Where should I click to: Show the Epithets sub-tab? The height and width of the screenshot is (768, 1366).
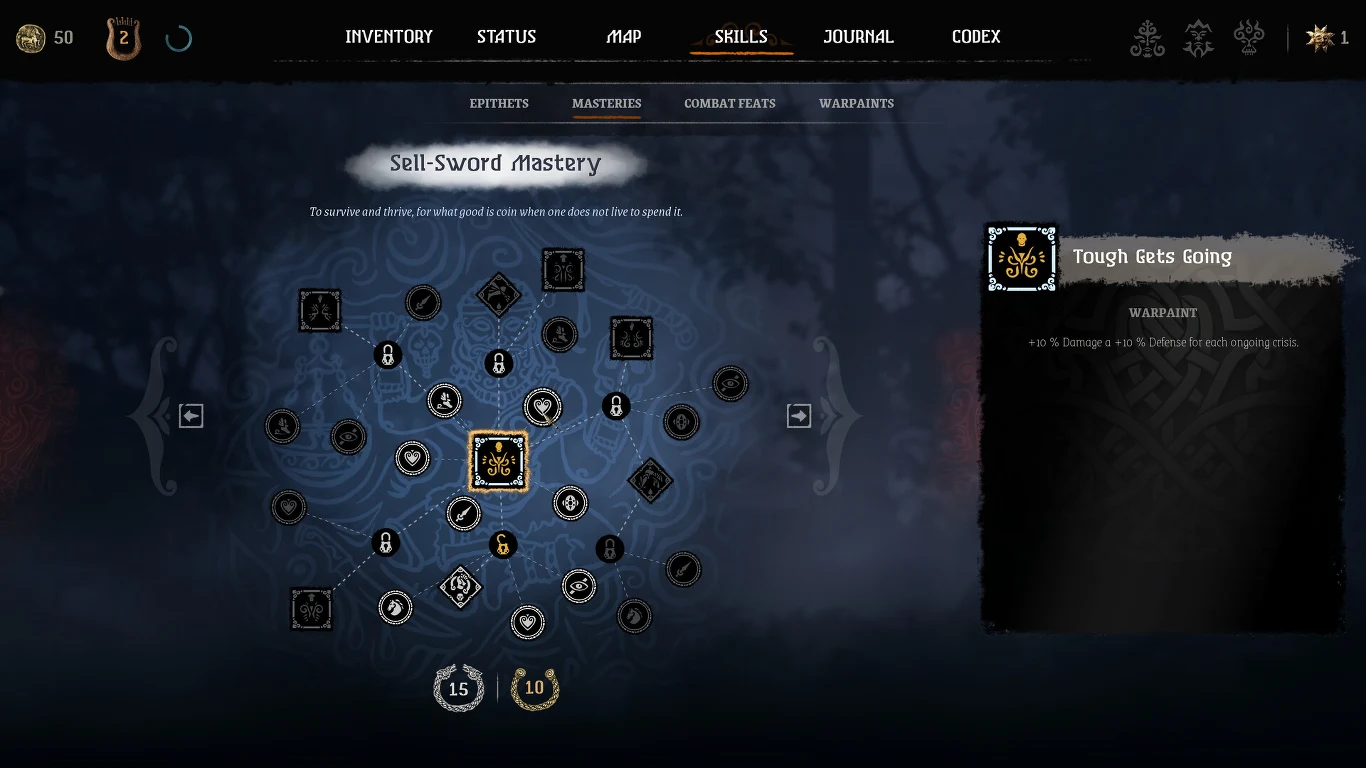coord(499,103)
